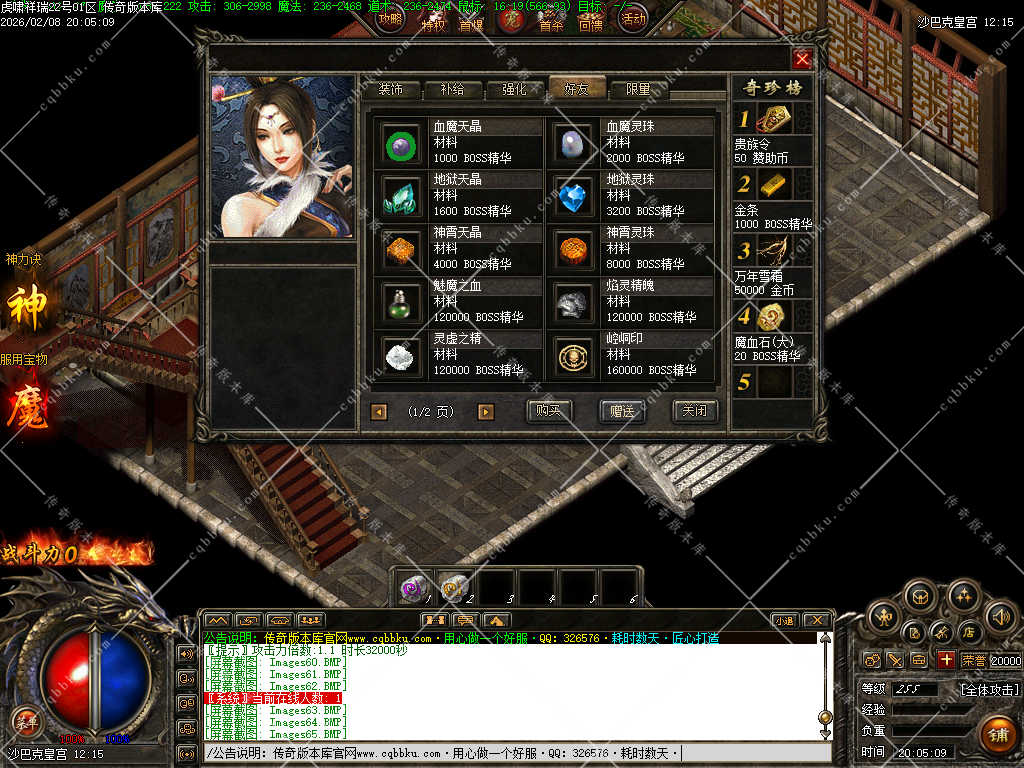Screen dimensions: 1024x768
Task: Open the 补给 shop tab
Action: 452,89
